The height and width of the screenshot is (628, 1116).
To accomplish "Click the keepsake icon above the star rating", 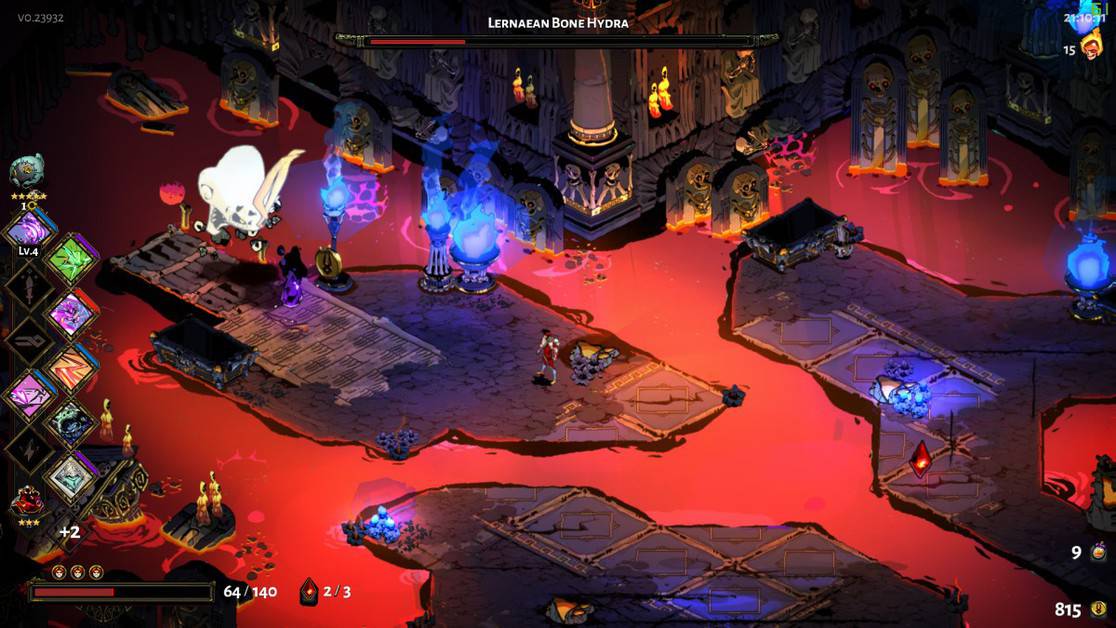I will coord(27,171).
